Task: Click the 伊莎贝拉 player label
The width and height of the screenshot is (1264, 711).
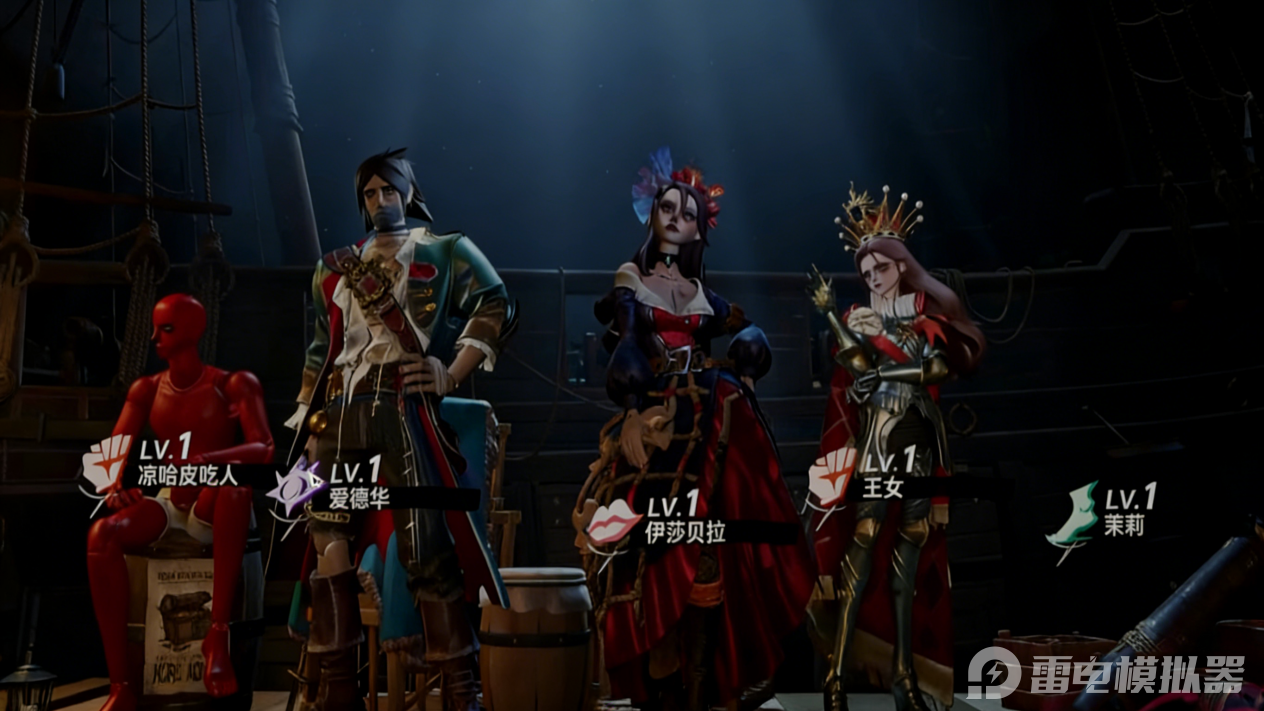Action: [x=686, y=532]
